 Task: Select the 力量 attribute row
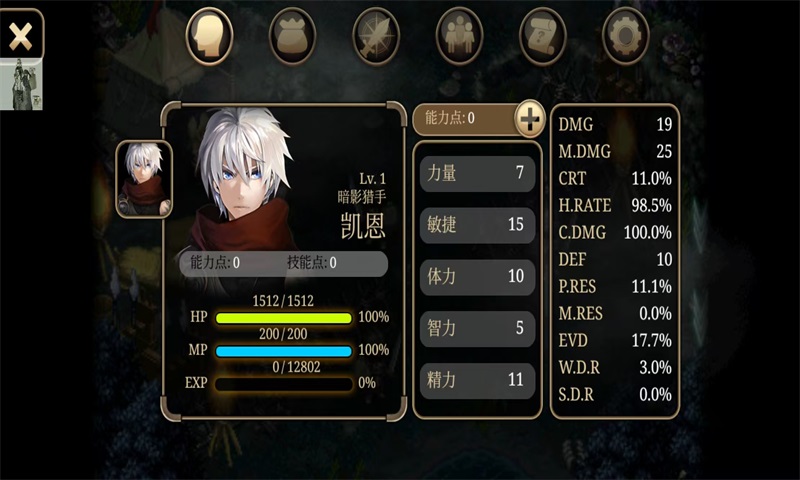[476, 173]
